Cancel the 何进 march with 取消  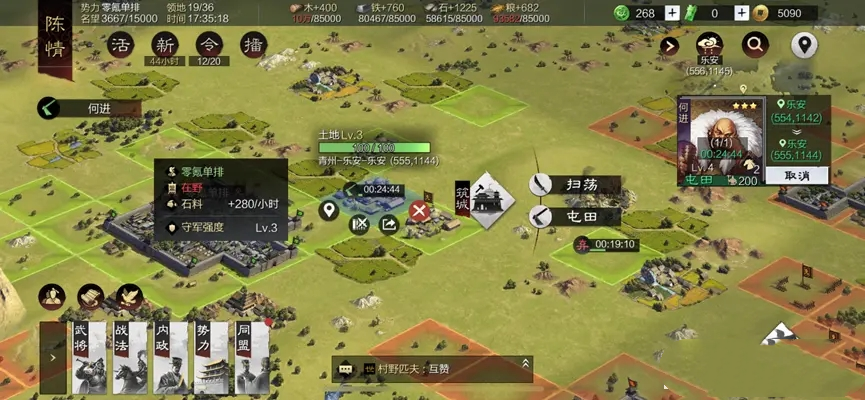coord(797,174)
